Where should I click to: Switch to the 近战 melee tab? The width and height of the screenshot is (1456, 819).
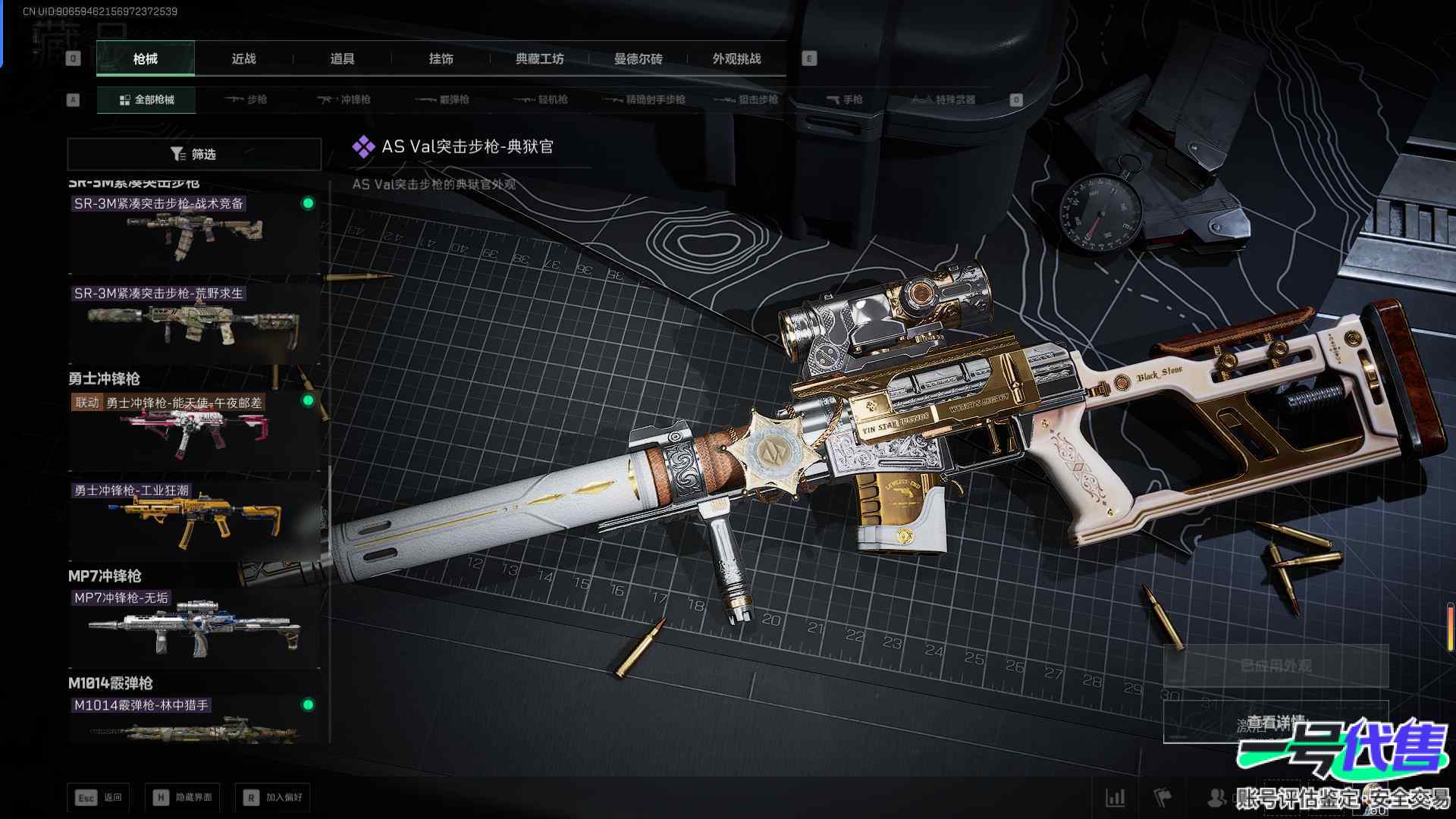point(243,58)
